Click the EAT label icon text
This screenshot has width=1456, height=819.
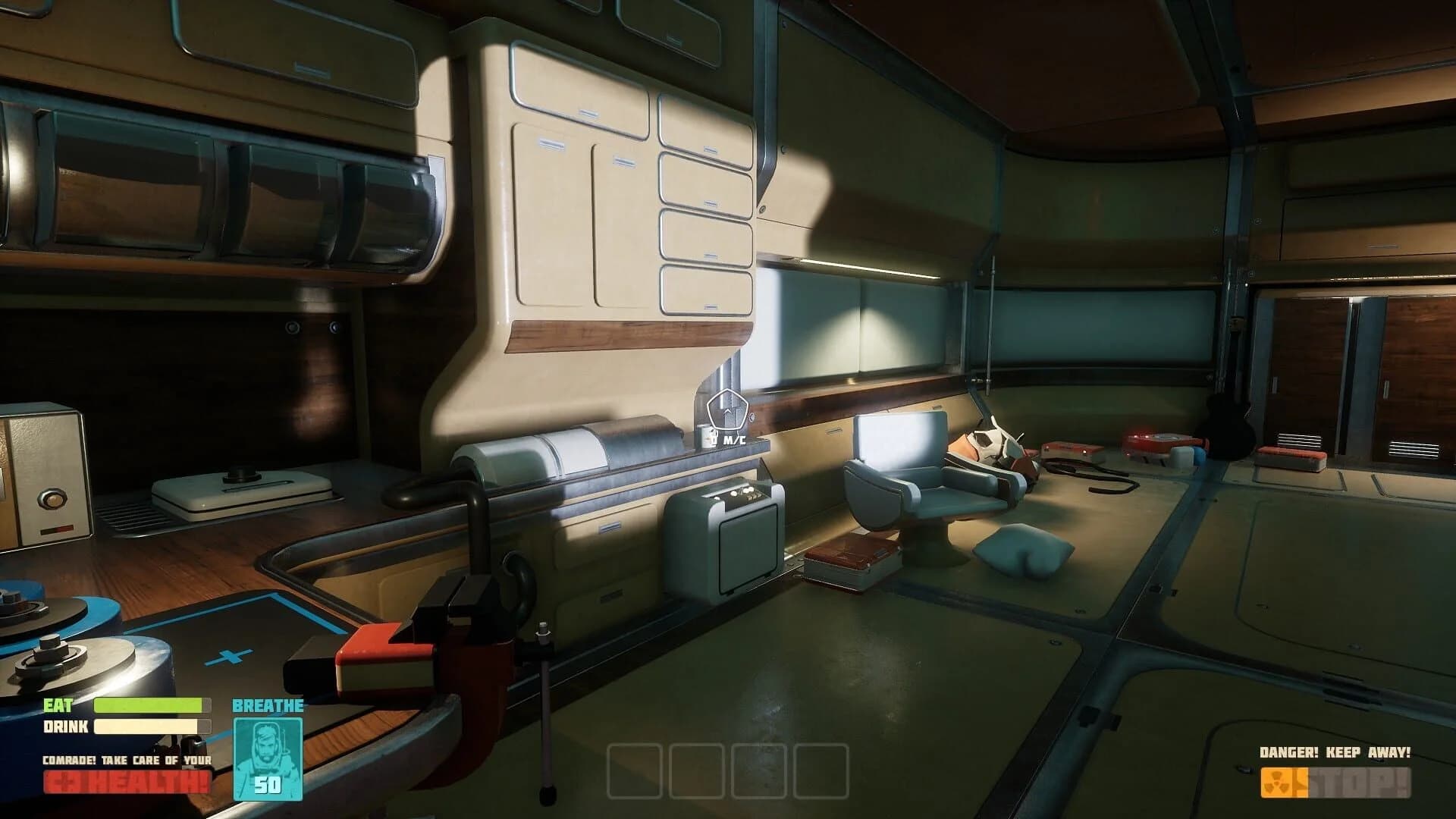click(59, 706)
